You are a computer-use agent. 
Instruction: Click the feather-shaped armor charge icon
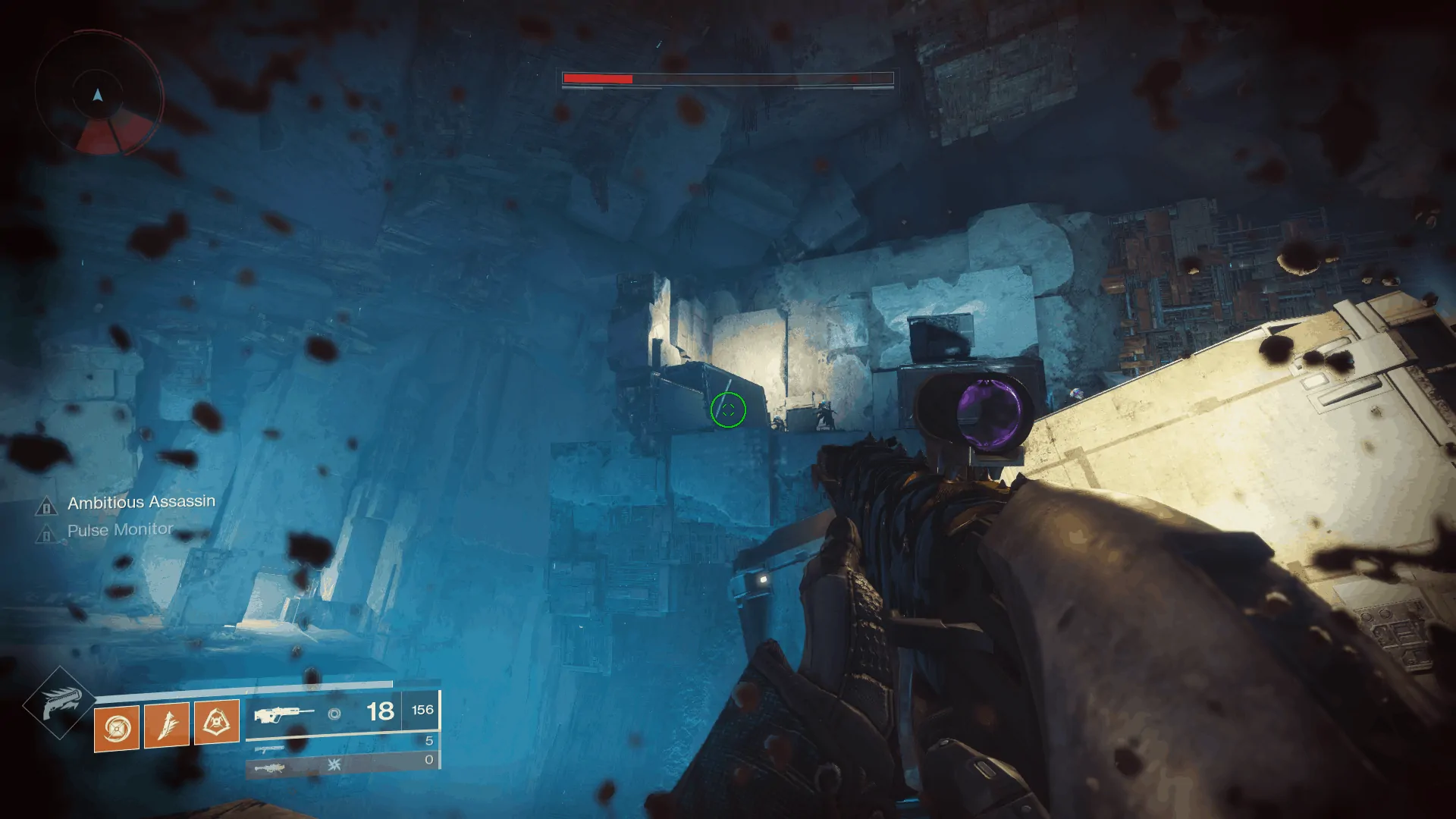pyautogui.click(x=167, y=724)
